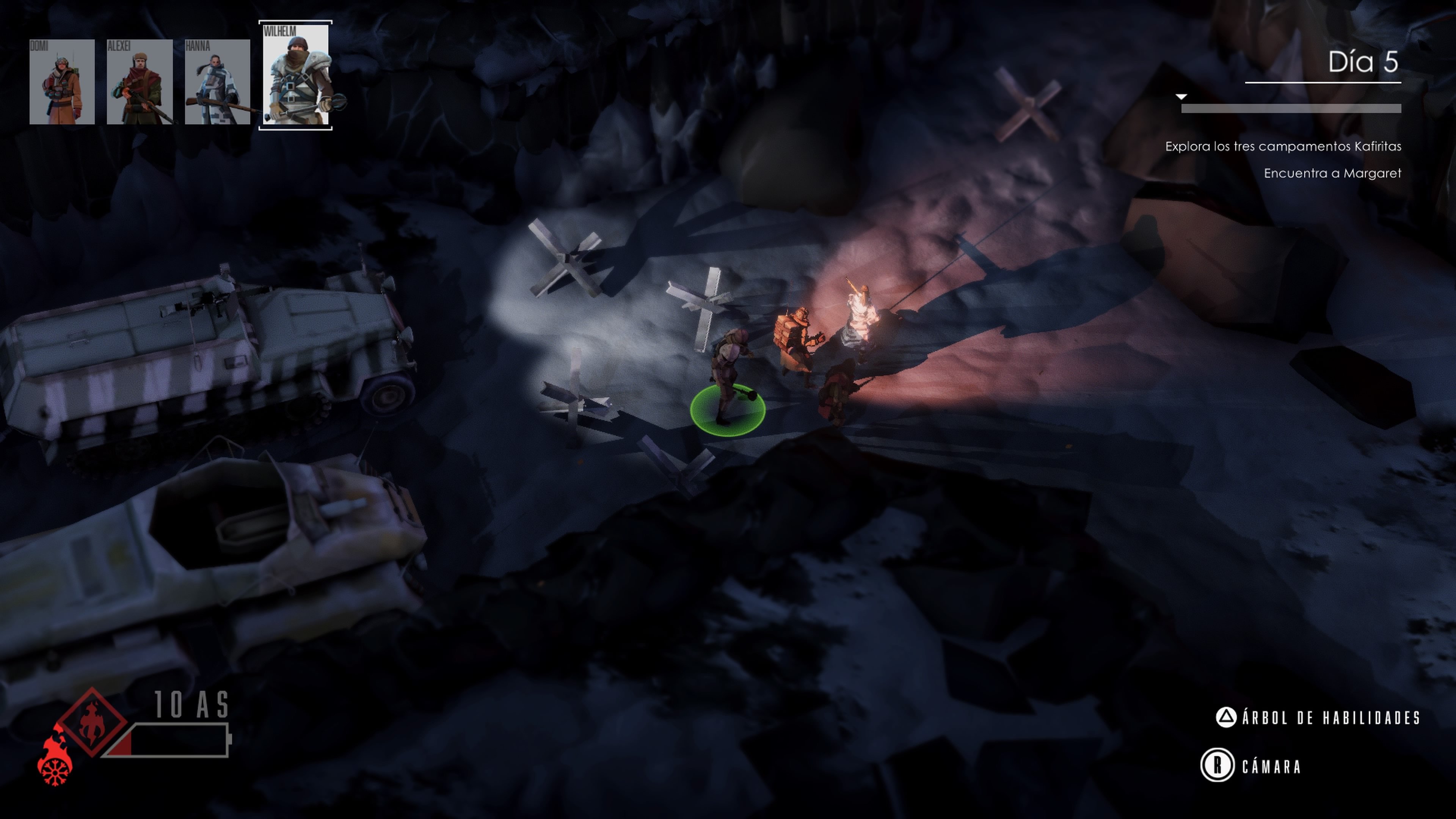Switch to Alexei's portrait
Screen dimensions: 1456x819
click(x=140, y=82)
